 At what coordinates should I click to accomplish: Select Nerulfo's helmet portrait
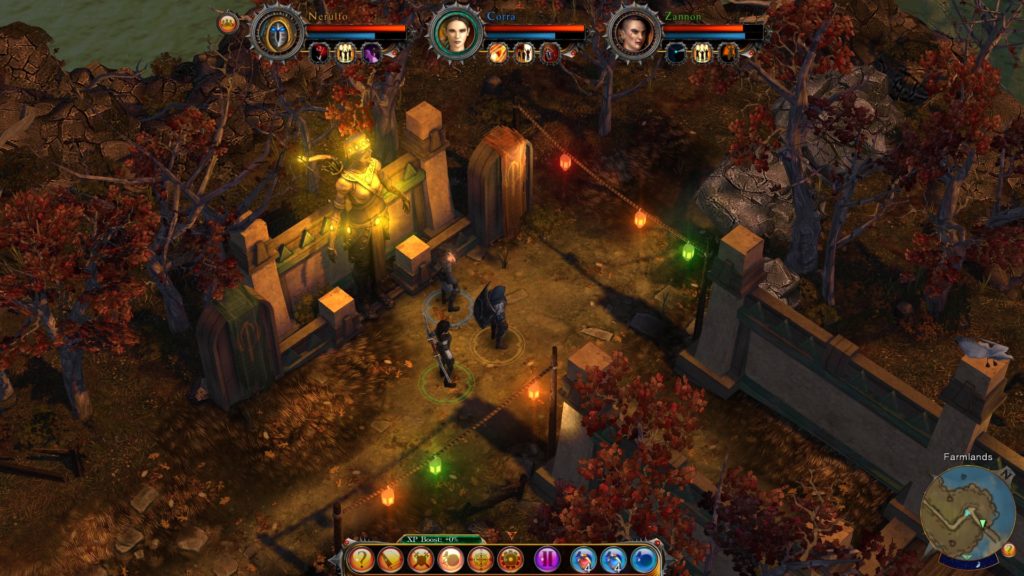pyautogui.click(x=276, y=32)
